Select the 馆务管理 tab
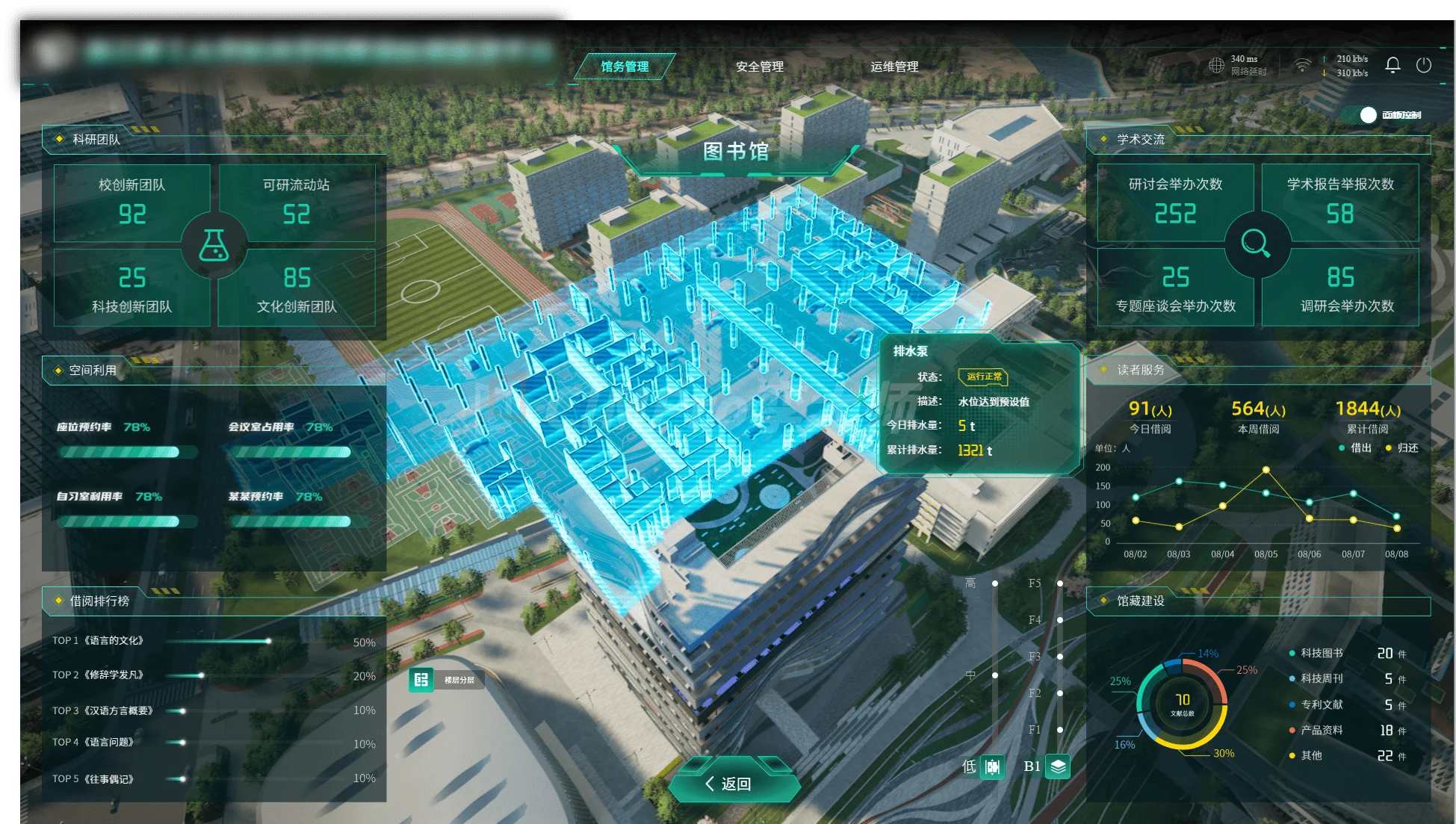 pos(625,66)
